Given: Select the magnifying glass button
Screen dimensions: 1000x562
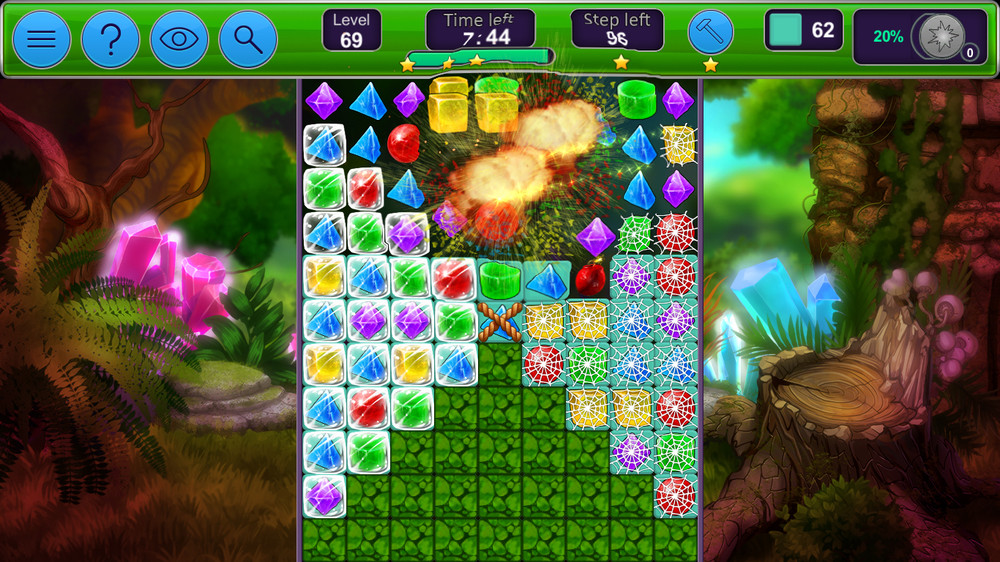Looking at the screenshot, I should [x=248, y=39].
